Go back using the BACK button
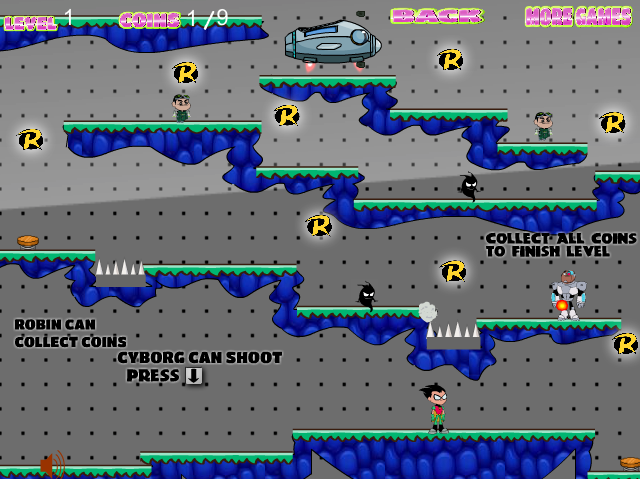 pos(436,16)
